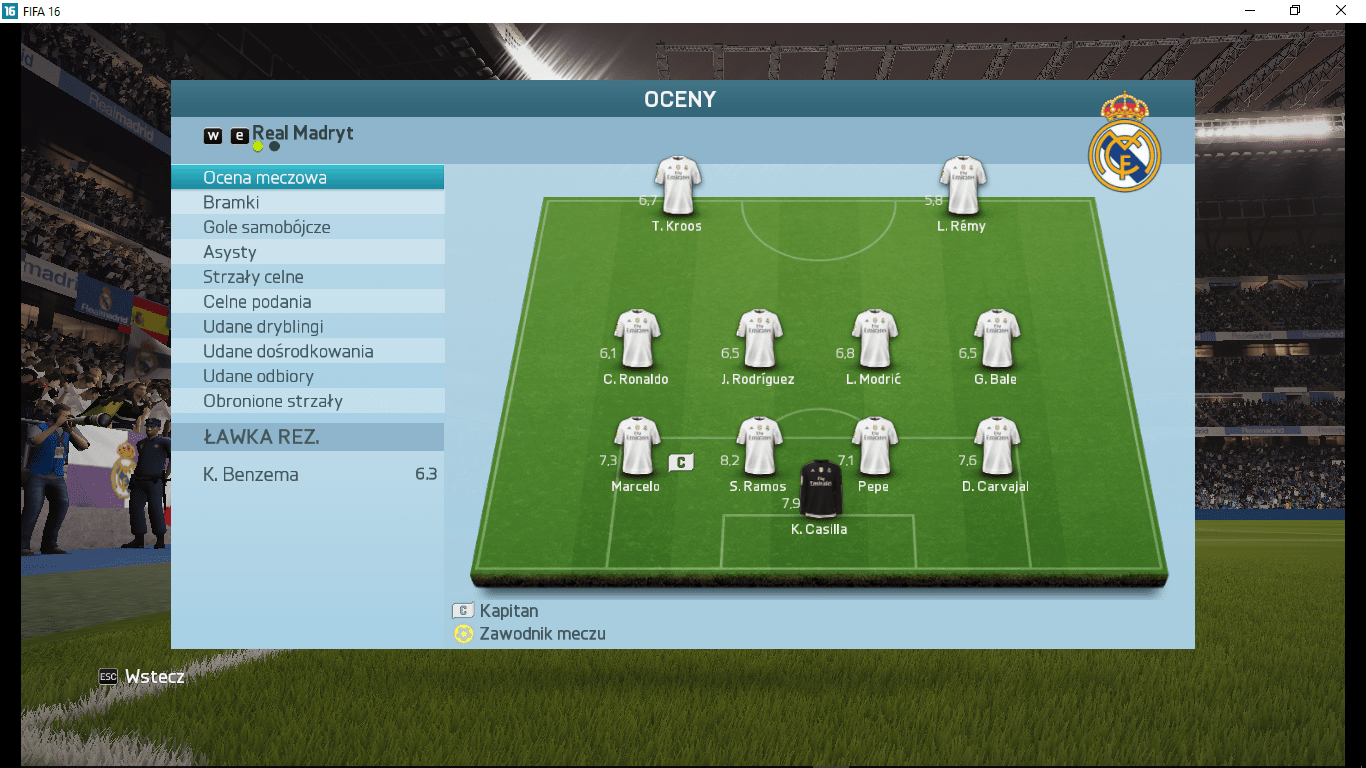Choose Bramki in the stats list
This screenshot has height=768, width=1366.
click(x=307, y=202)
